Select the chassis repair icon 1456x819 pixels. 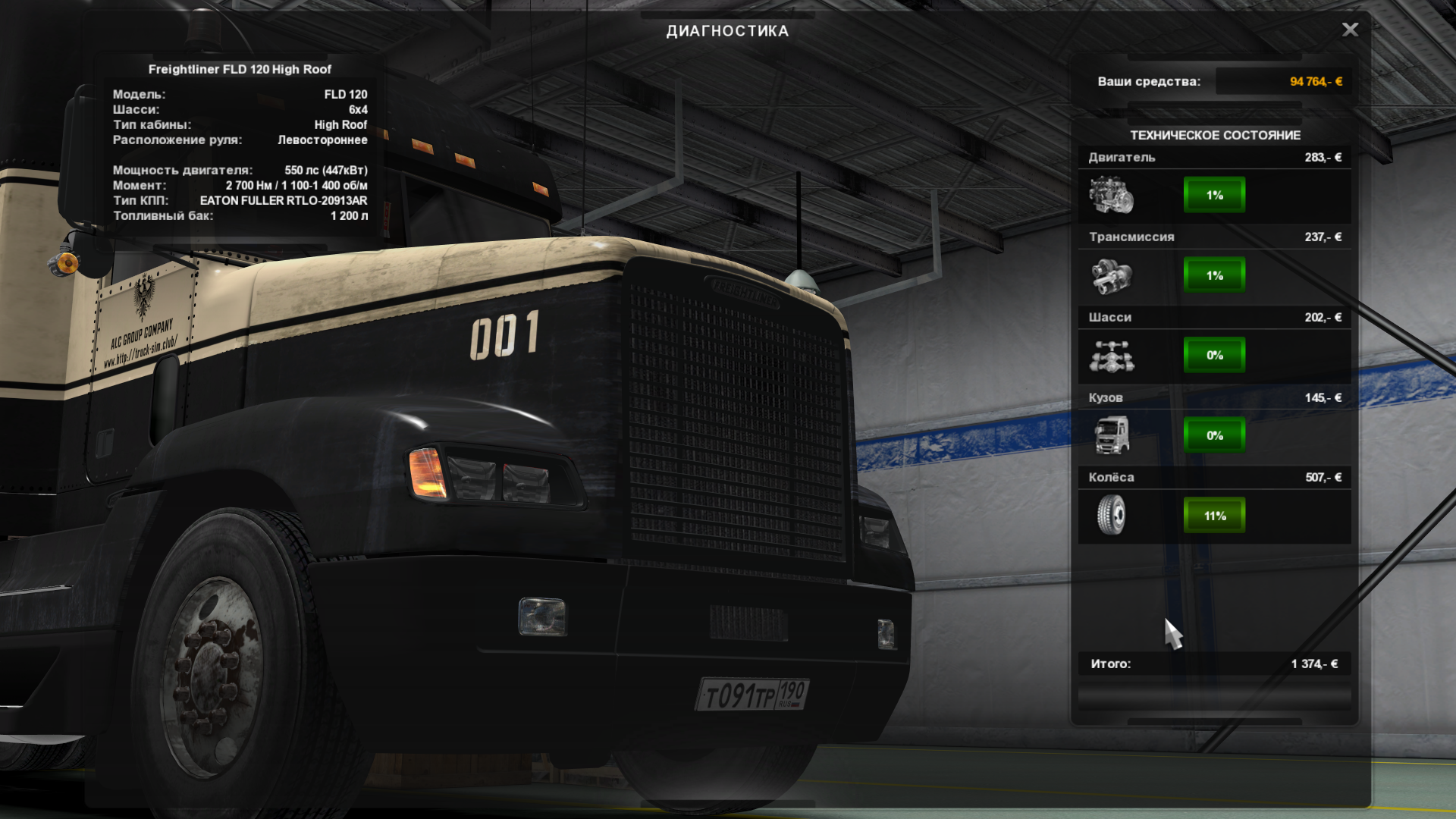tap(1111, 356)
